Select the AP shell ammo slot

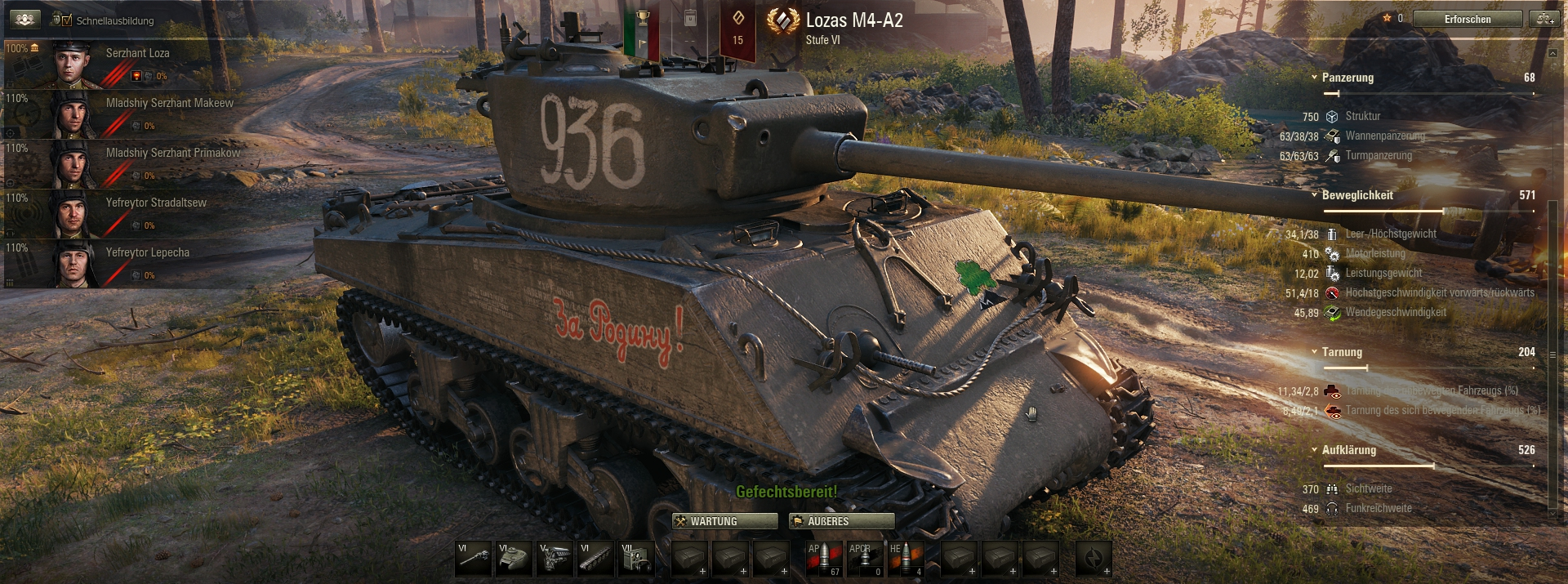coord(824,559)
